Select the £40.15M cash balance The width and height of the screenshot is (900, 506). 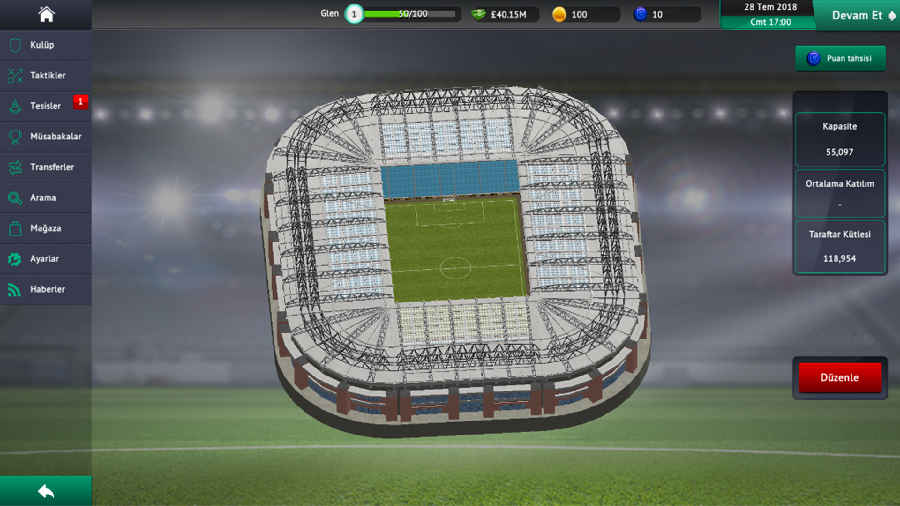(x=506, y=14)
